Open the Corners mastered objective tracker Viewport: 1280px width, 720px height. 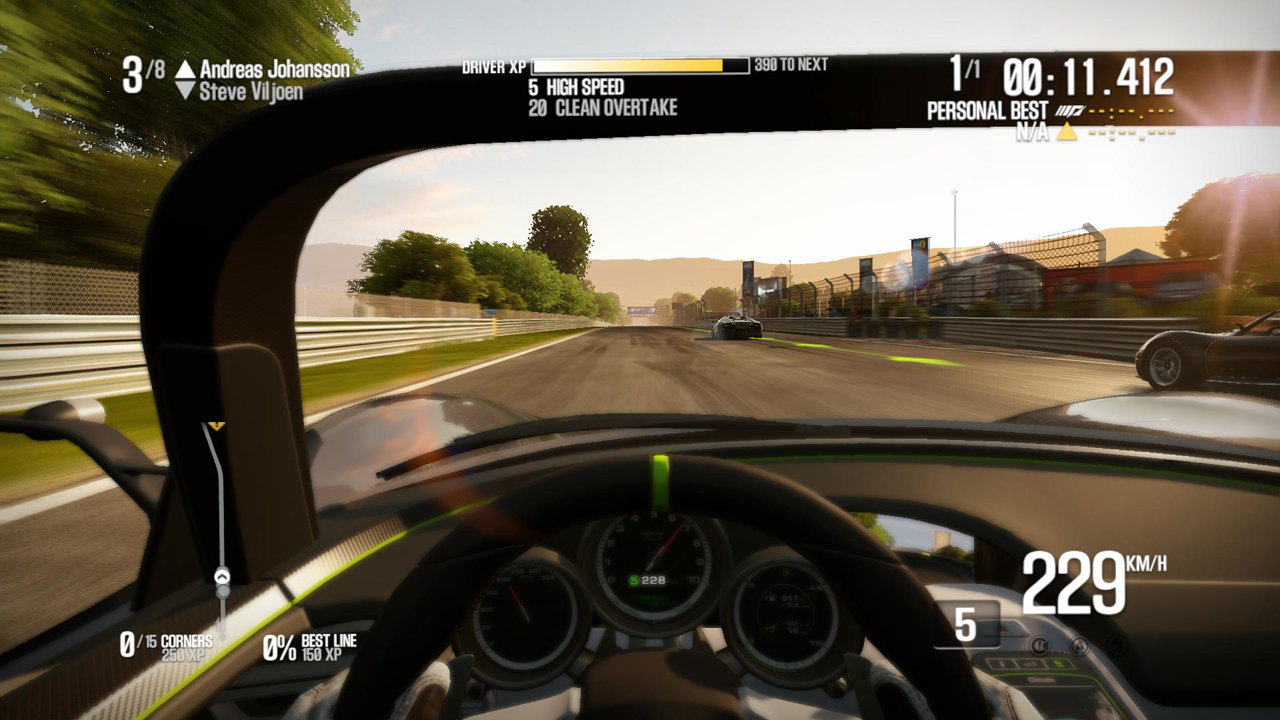pyautogui.click(x=166, y=646)
